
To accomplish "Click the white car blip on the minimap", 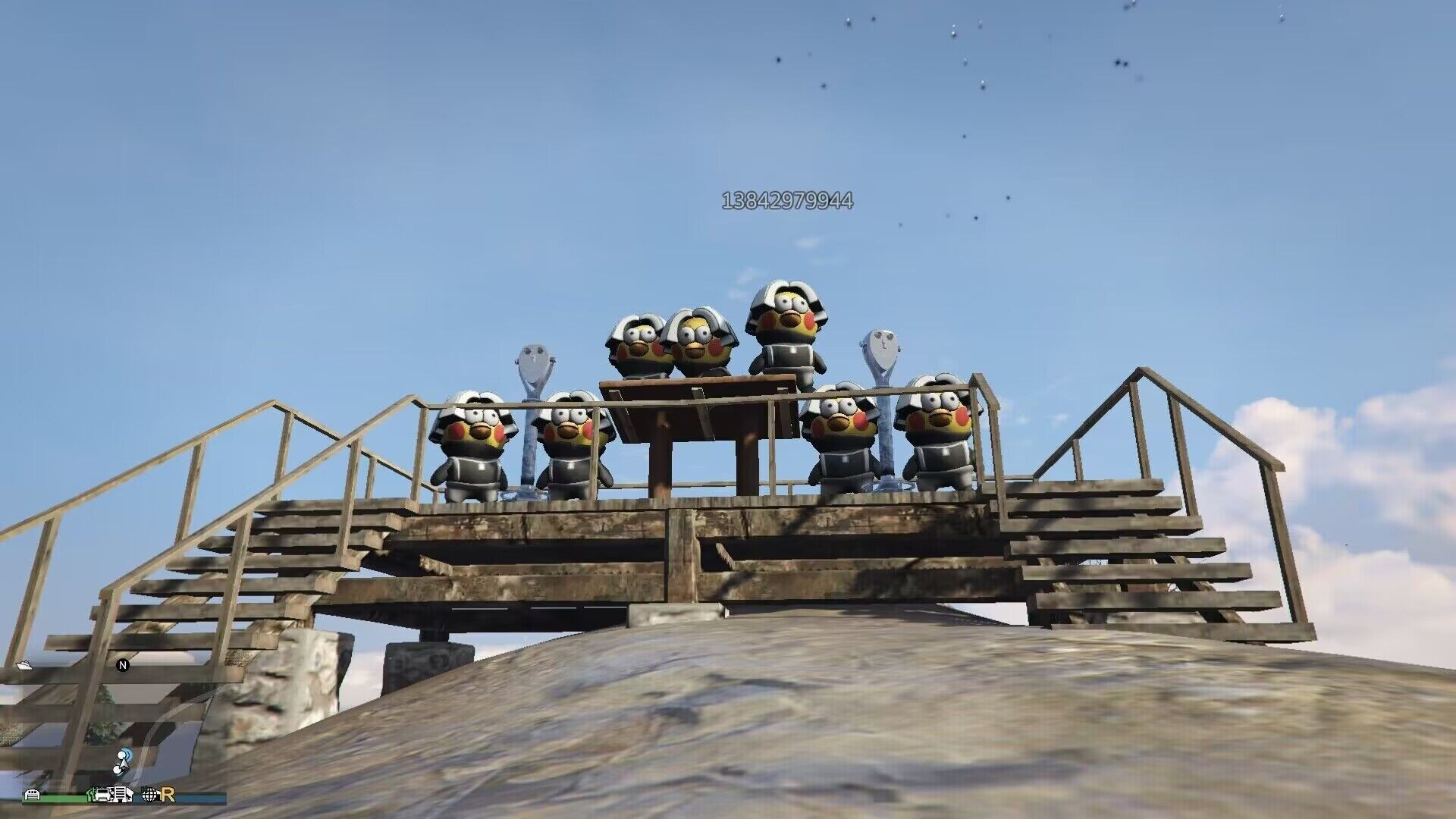I will click(102, 795).
